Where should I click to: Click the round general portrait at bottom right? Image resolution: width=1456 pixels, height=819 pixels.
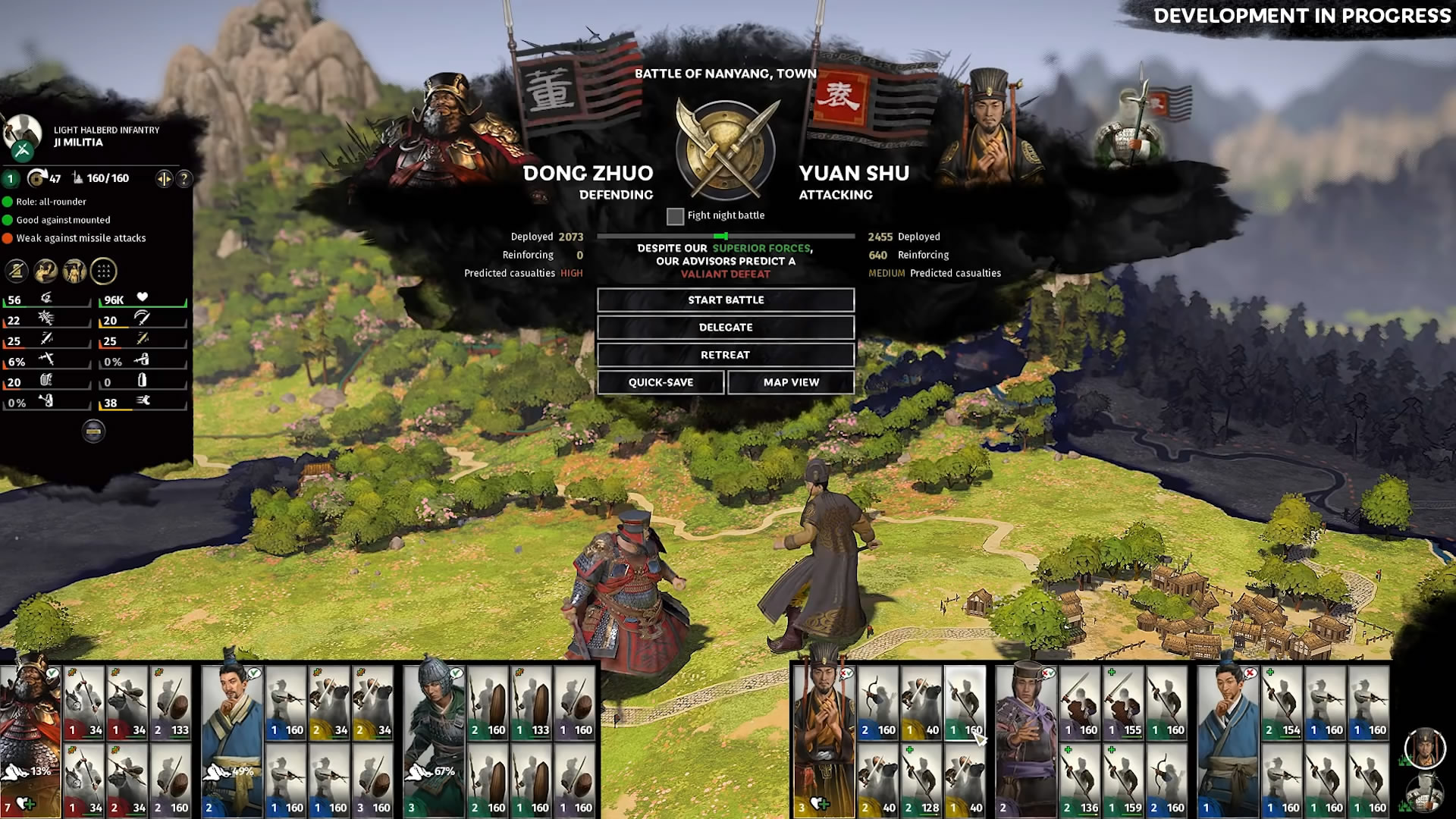pyautogui.click(x=1424, y=748)
